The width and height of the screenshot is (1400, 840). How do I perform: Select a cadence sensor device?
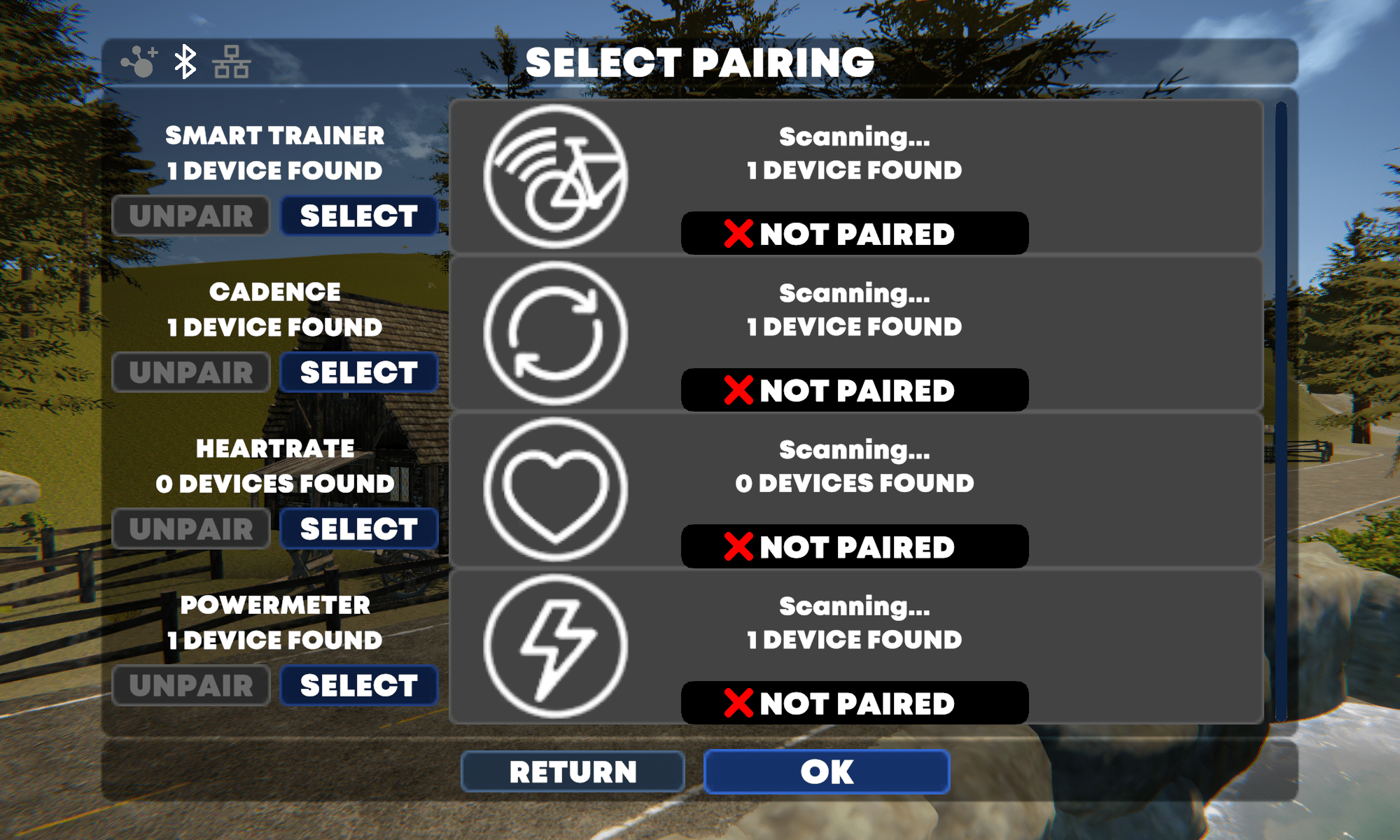tap(359, 372)
